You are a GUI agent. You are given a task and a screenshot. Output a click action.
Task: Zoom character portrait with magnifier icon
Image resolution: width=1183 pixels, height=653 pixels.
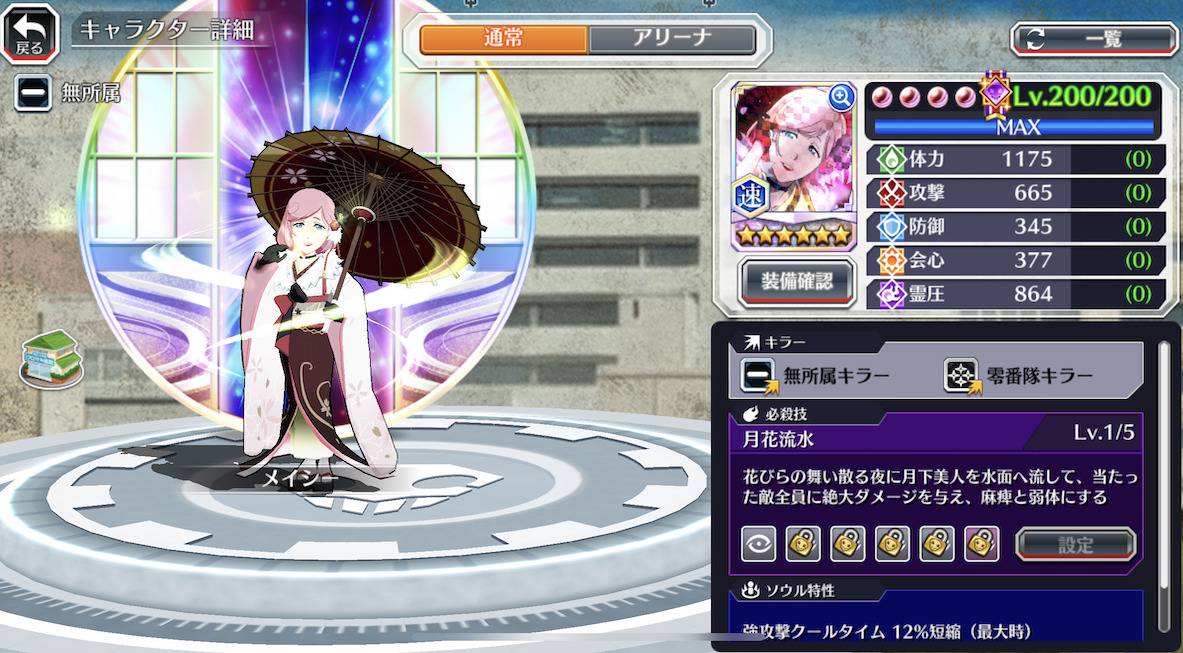(x=841, y=96)
